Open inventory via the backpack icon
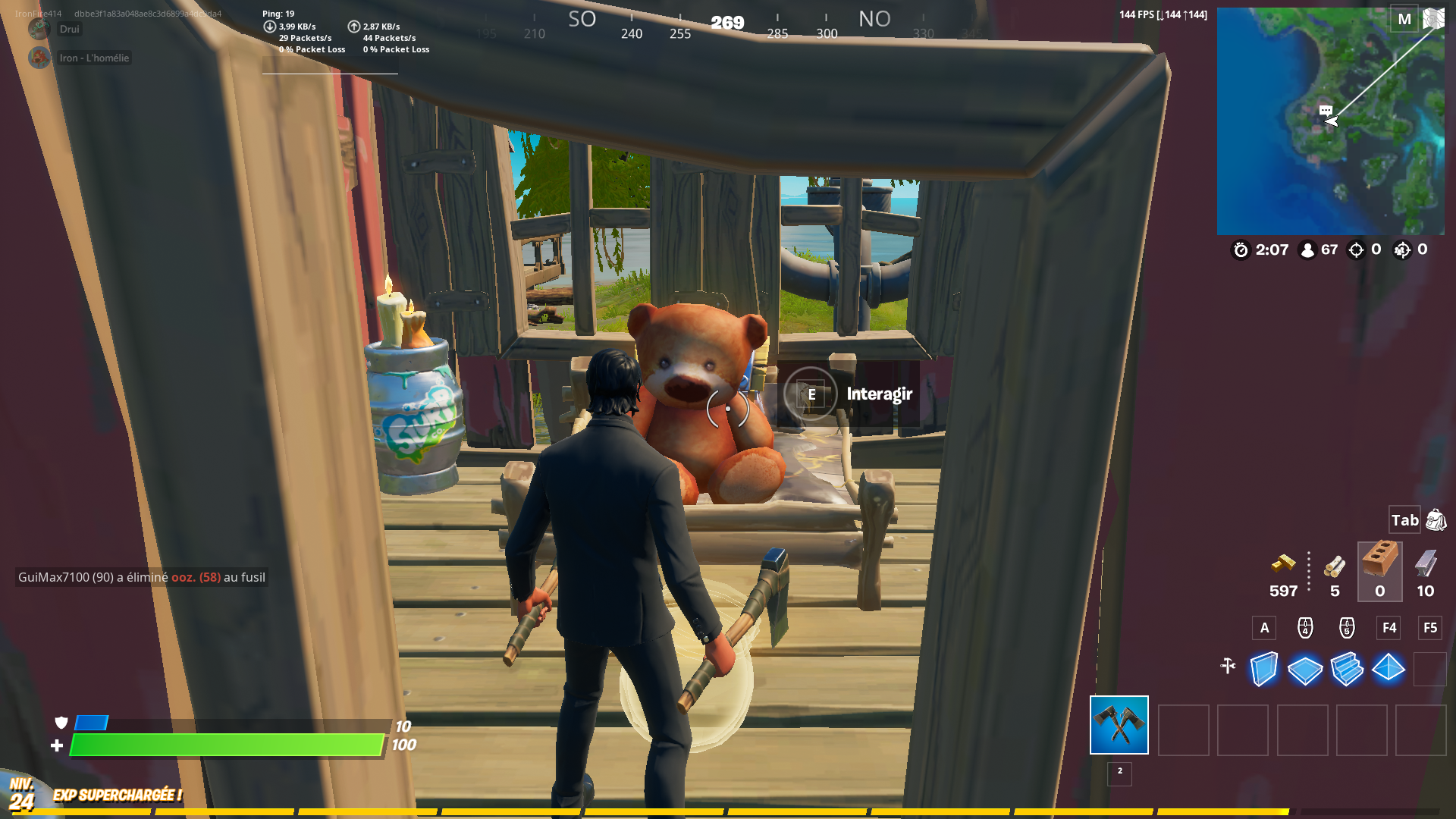Screen dimensions: 1456x819 pos(1434,520)
